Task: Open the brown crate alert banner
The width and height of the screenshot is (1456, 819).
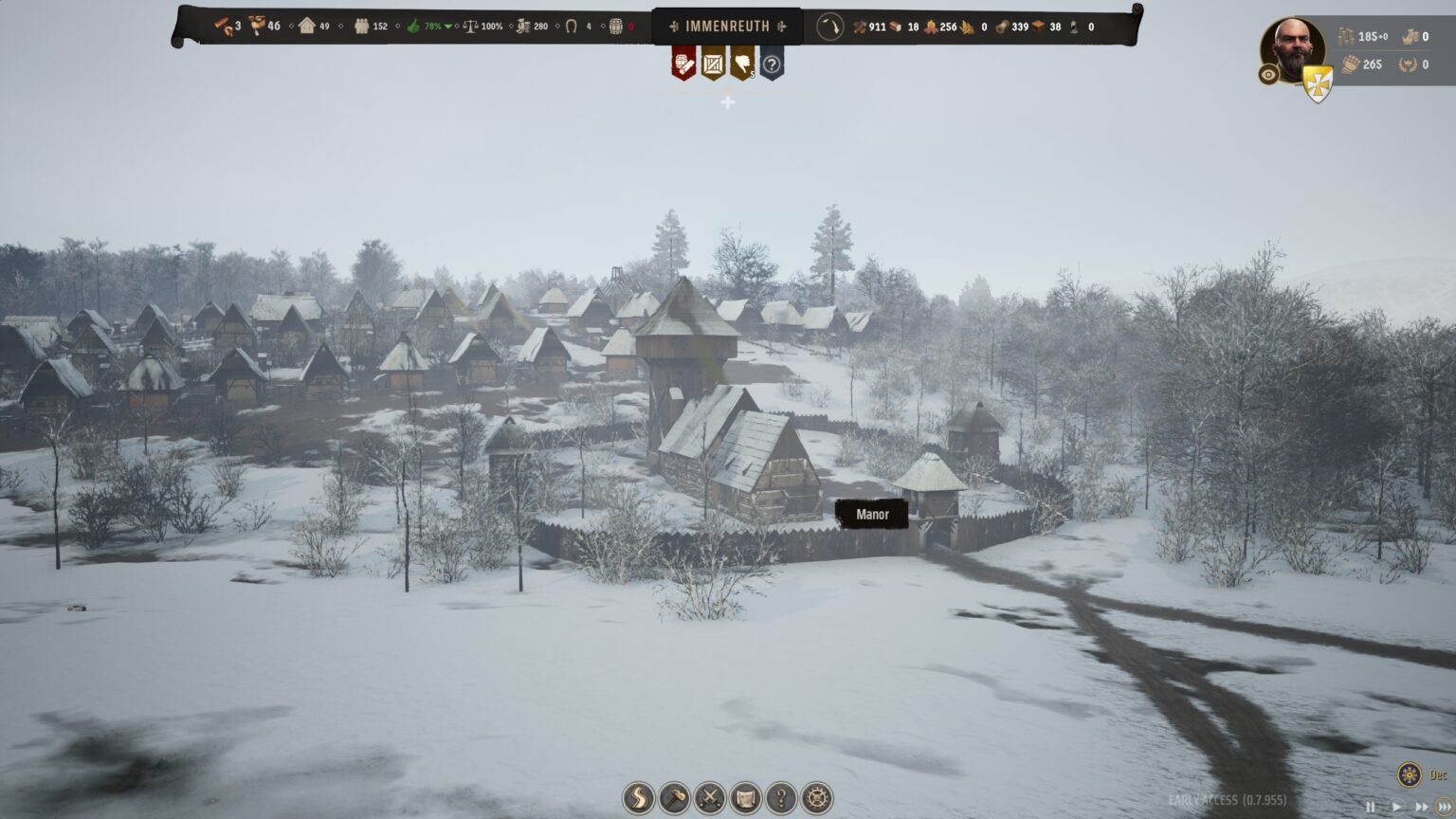Action: [x=713, y=64]
